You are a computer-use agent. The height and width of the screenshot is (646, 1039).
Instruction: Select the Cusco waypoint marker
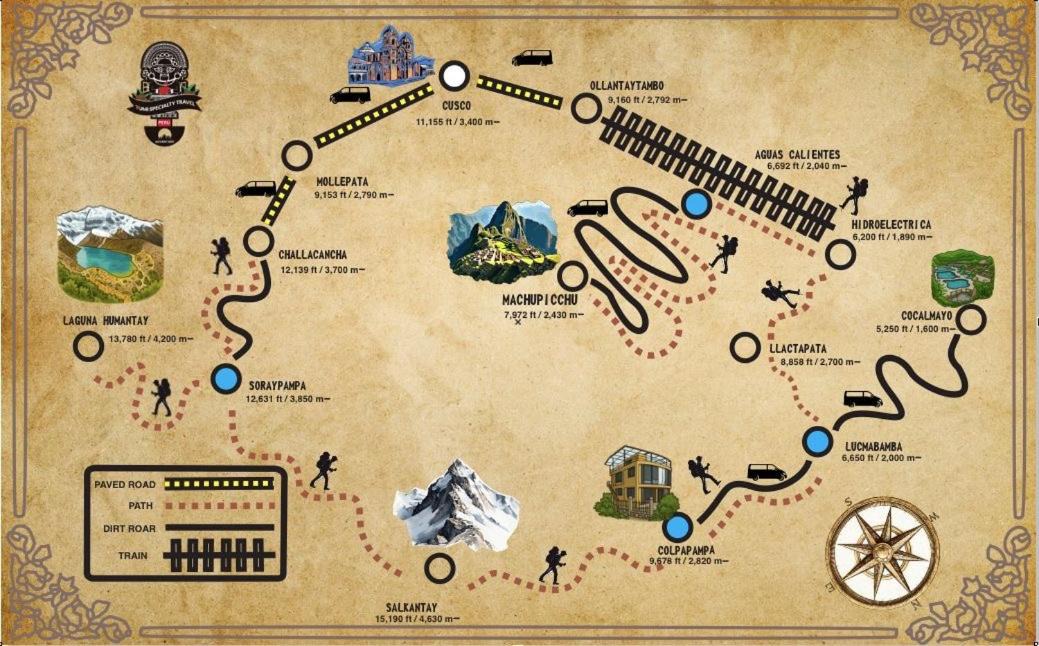click(x=454, y=75)
